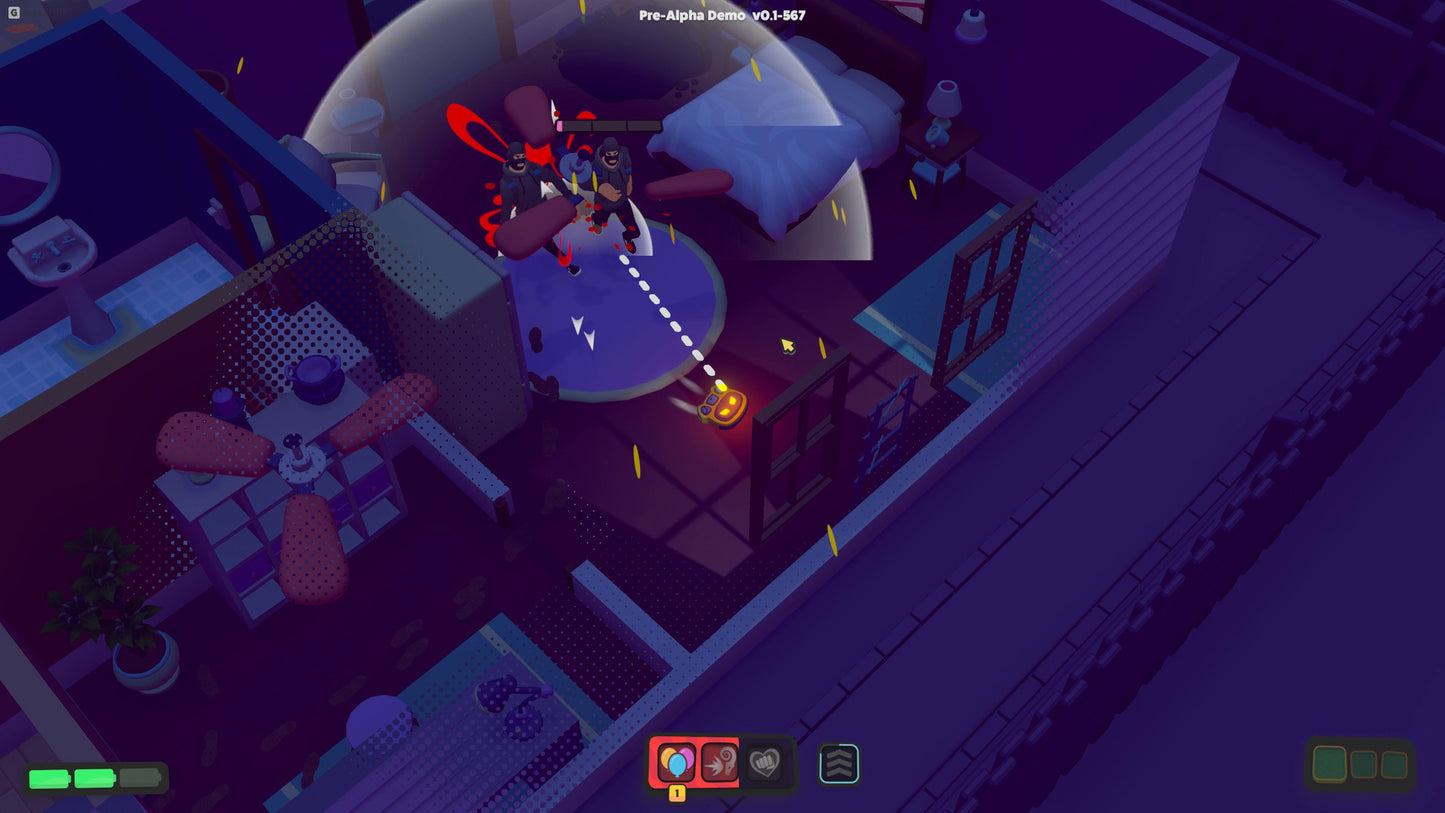Click the green health bar segment bottom-left
Image resolution: width=1445 pixels, height=813 pixels.
pos(47,776)
